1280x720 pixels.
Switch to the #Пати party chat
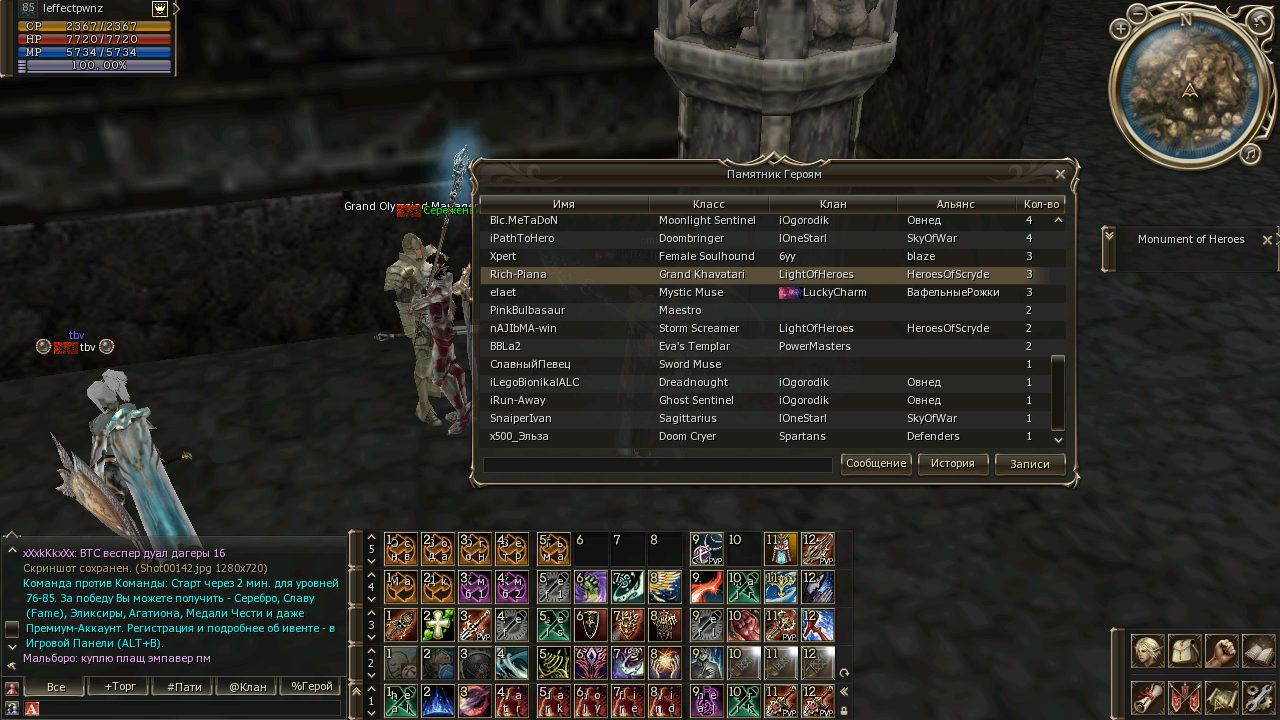pos(184,687)
